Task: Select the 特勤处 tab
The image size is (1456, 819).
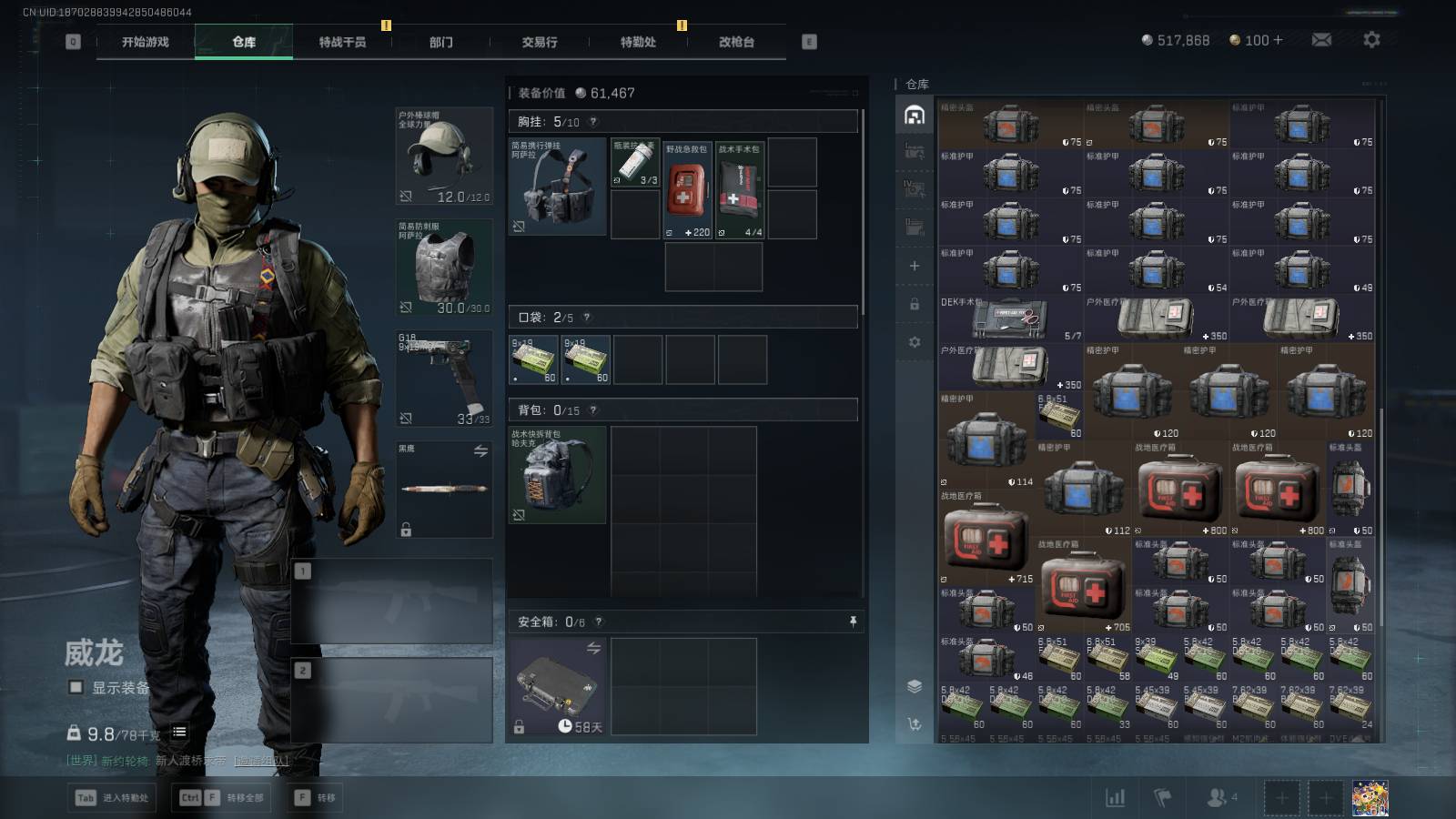Action: [638, 42]
